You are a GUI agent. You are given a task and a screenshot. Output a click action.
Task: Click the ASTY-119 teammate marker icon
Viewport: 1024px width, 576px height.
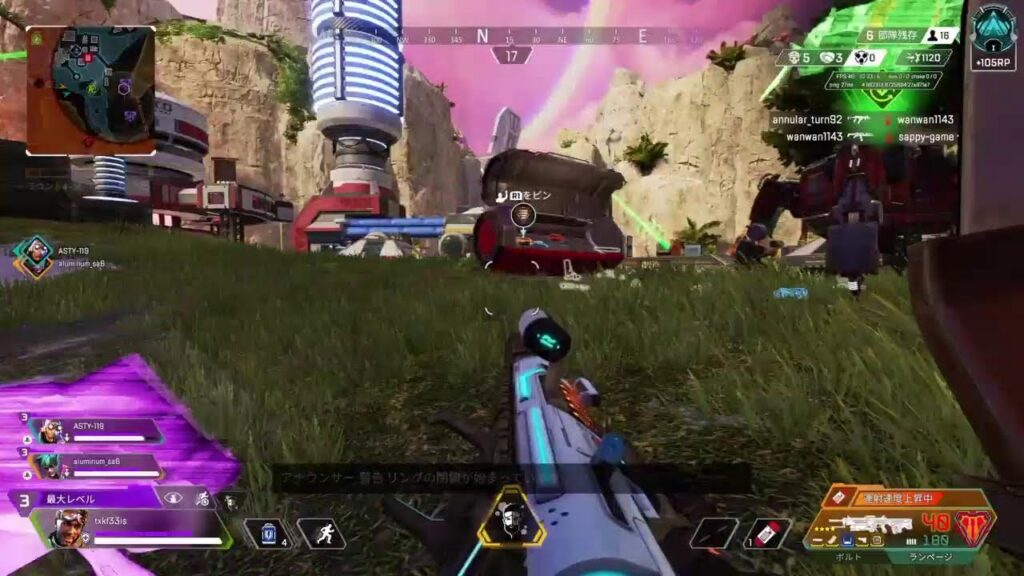coord(35,256)
